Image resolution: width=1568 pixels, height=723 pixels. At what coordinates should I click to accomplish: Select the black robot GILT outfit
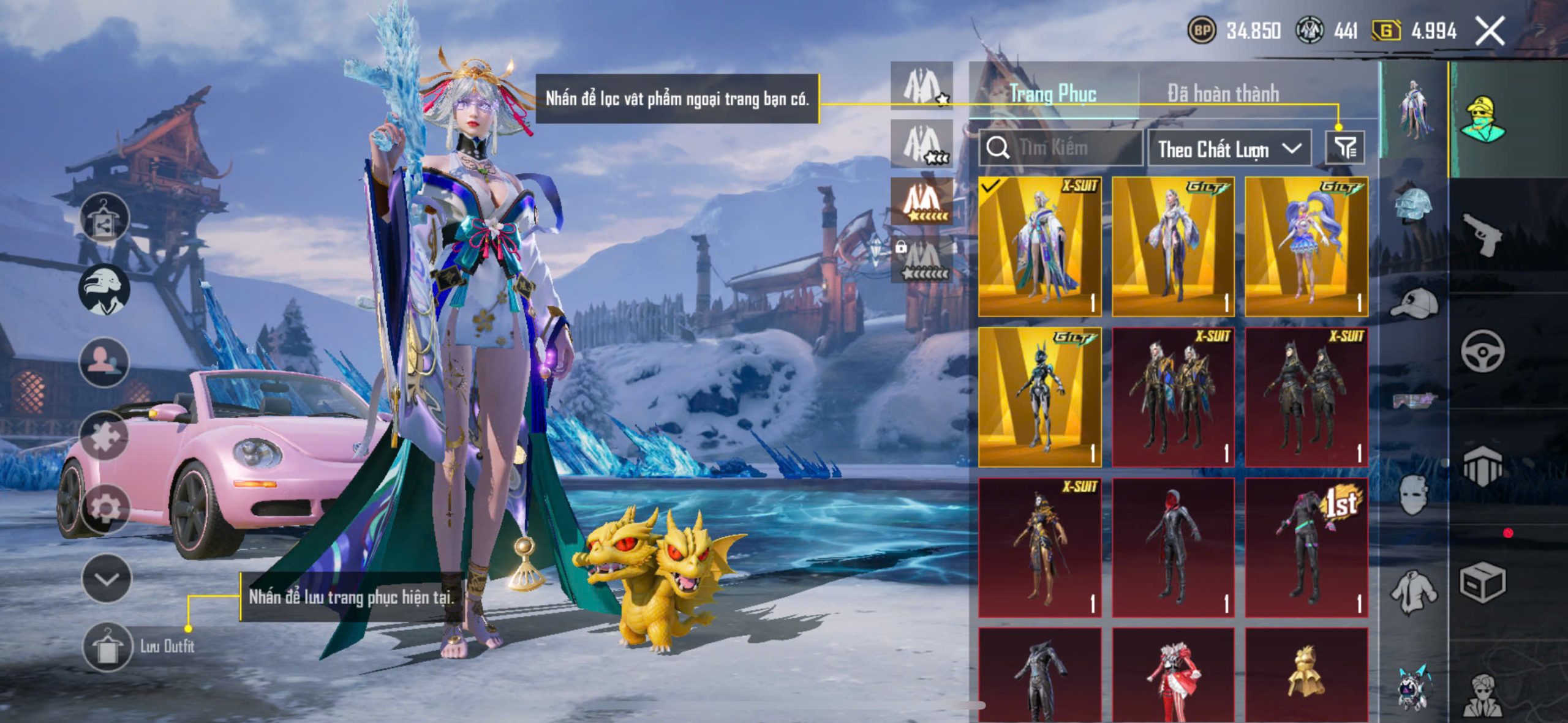1039,397
